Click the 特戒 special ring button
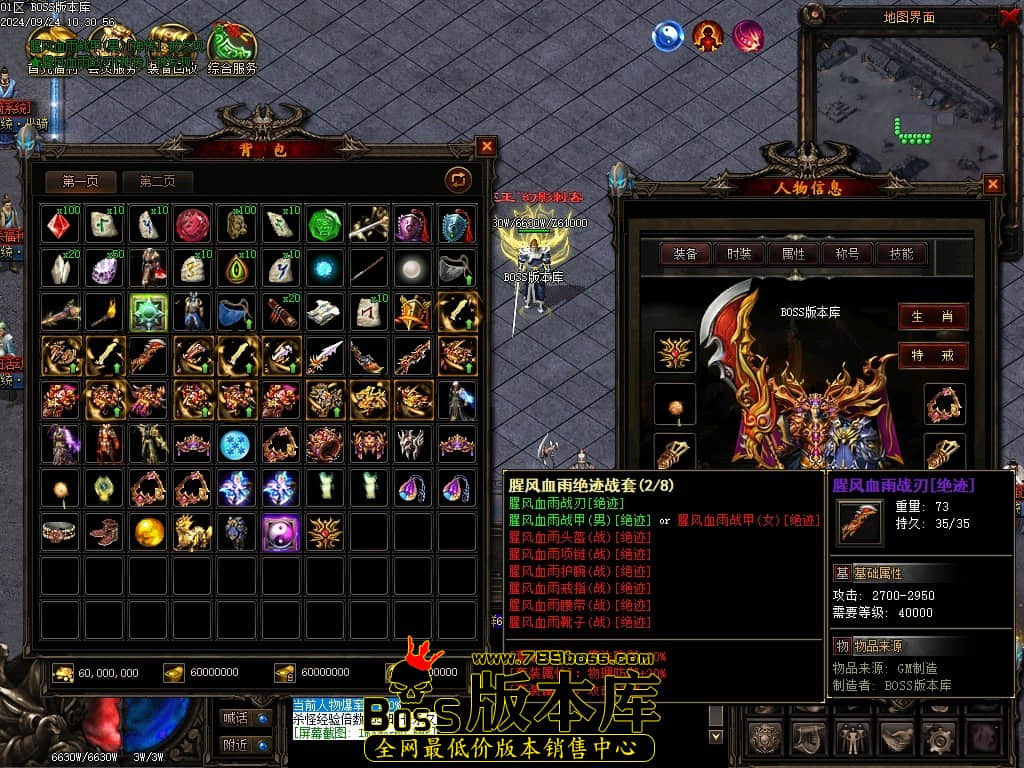This screenshot has height=768, width=1024. pyautogui.click(x=932, y=356)
